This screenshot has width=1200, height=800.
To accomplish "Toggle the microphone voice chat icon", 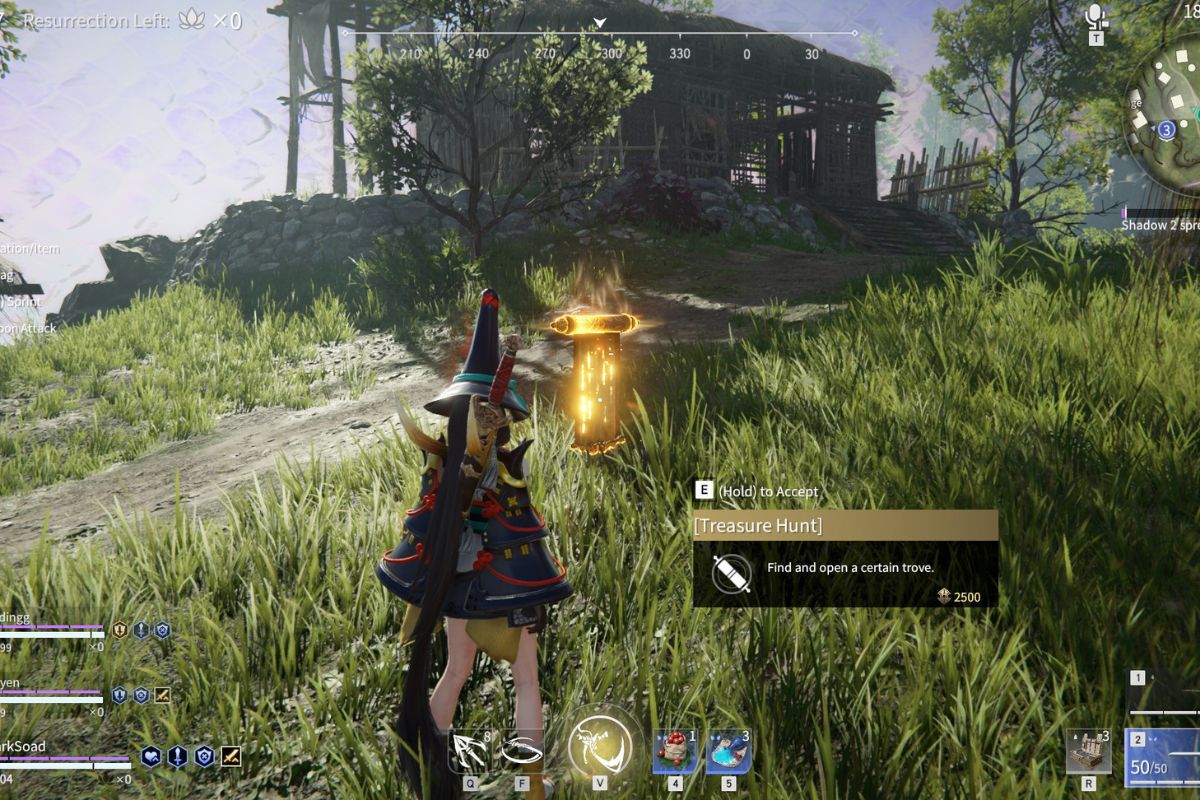I will pyautogui.click(x=1096, y=17).
